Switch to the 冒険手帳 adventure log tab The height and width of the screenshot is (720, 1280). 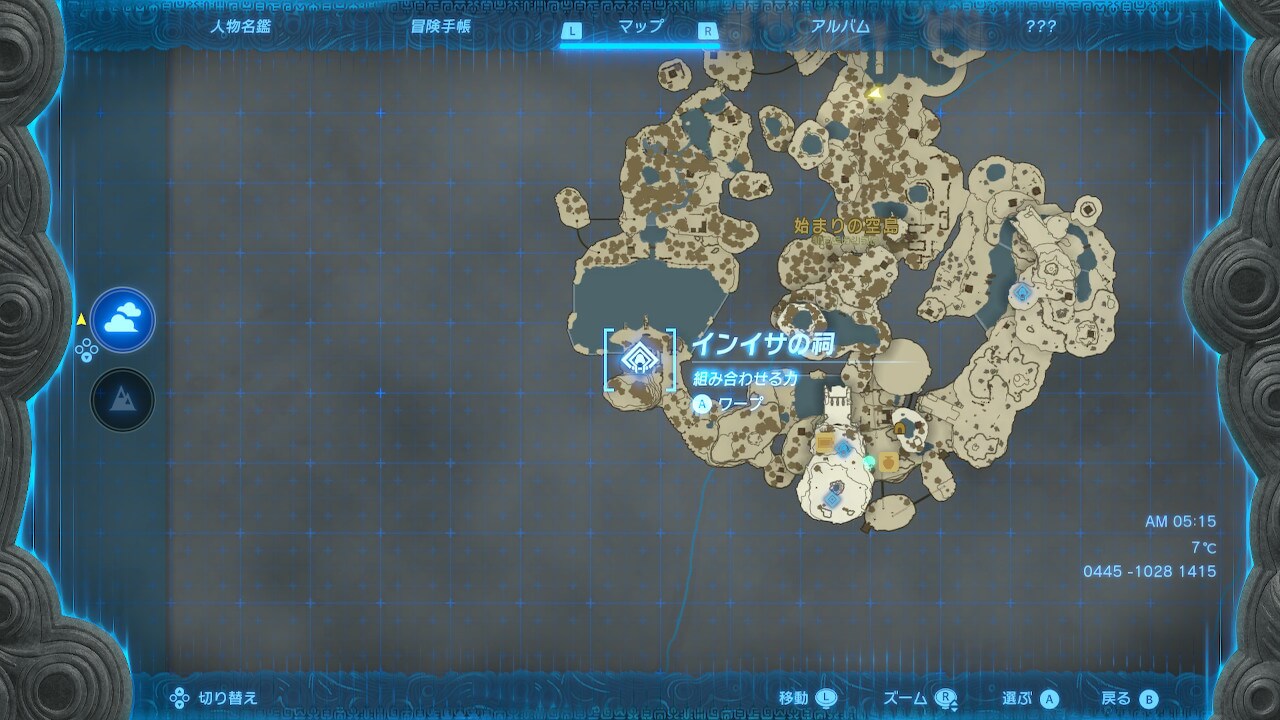click(440, 27)
